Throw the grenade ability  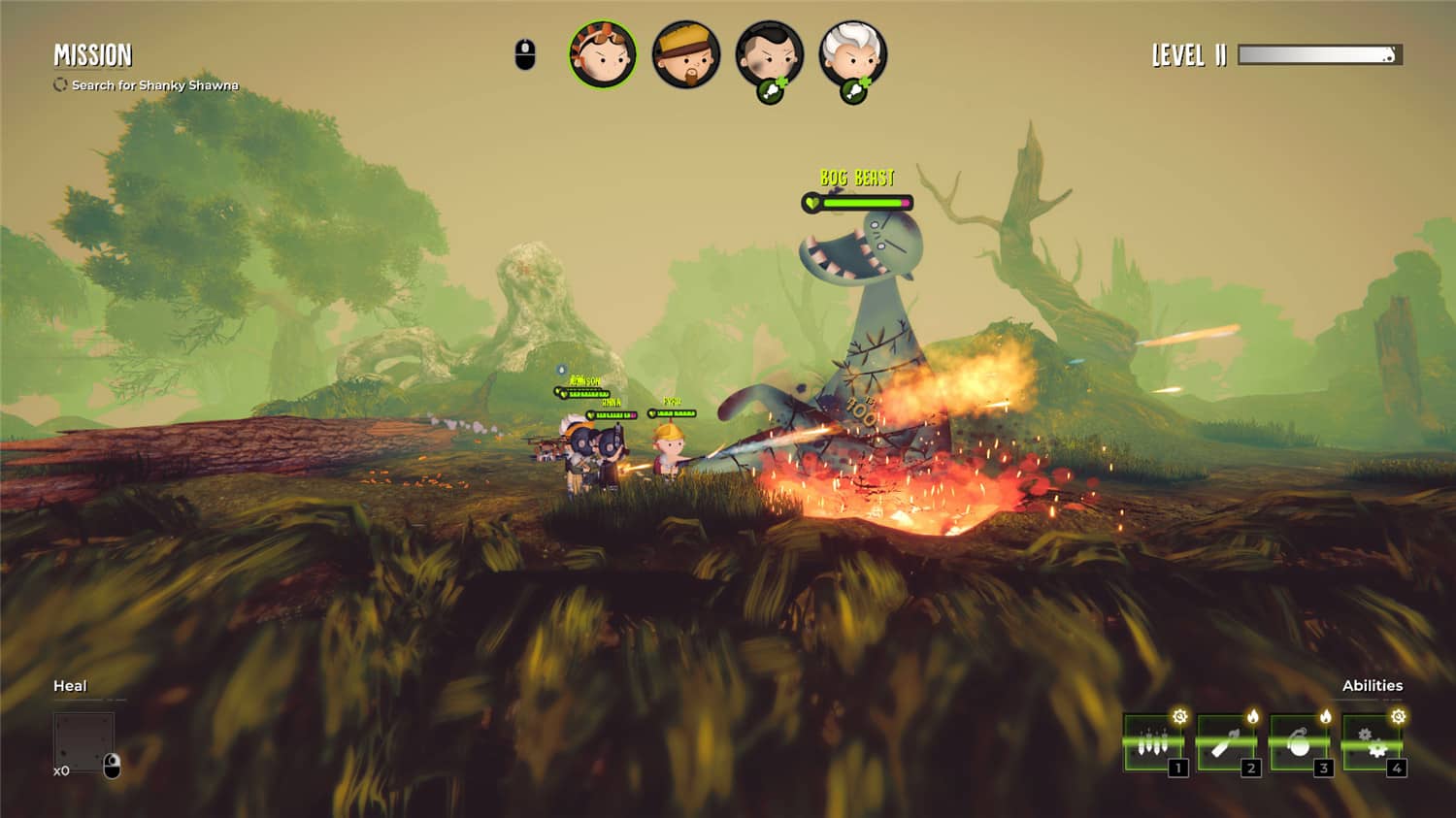[x=1299, y=743]
